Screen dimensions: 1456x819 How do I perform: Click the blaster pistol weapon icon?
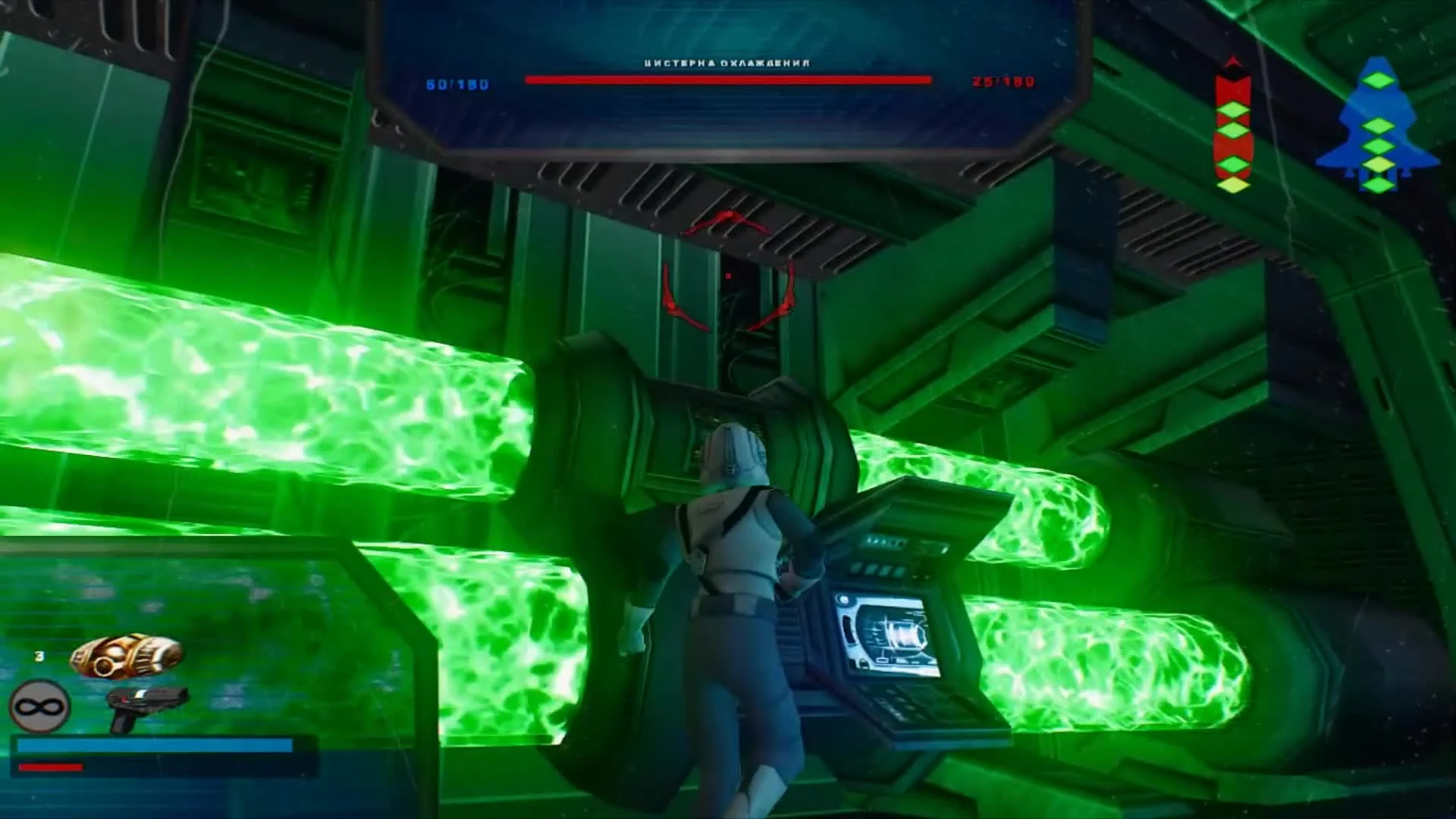click(x=148, y=709)
